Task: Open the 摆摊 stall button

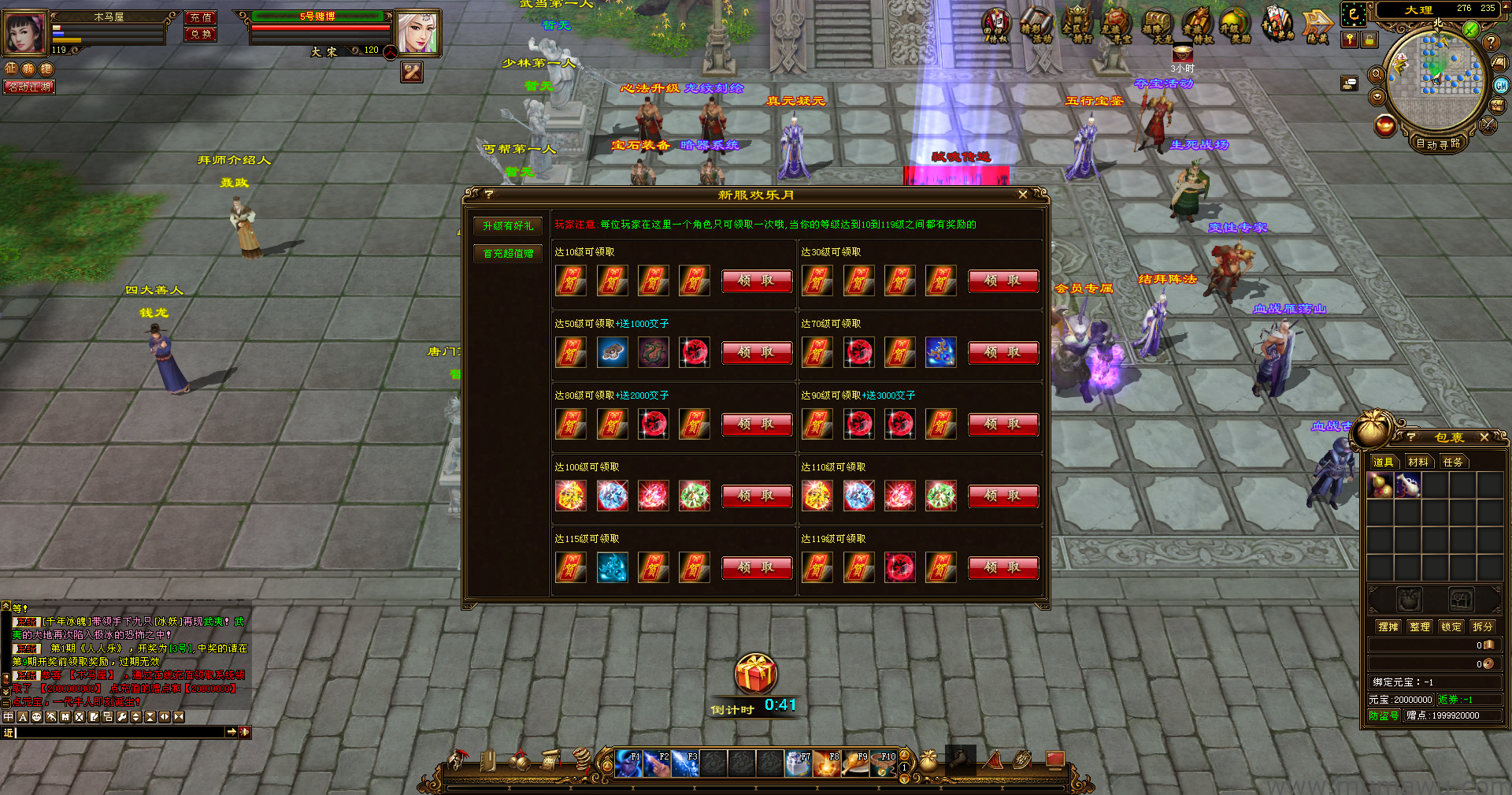Action: [x=1388, y=627]
